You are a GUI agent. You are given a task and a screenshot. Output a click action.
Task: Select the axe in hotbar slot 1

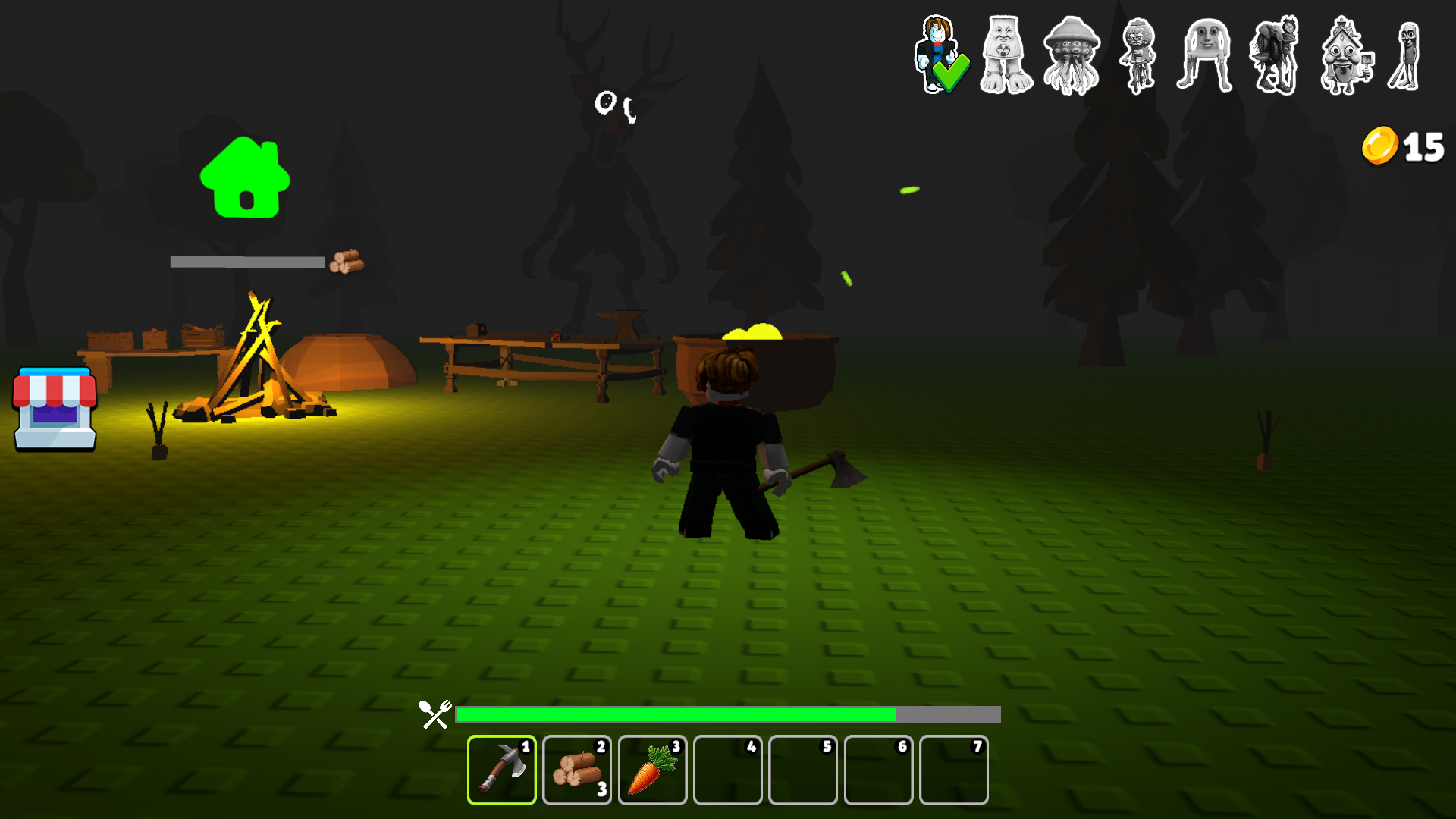coord(501,770)
